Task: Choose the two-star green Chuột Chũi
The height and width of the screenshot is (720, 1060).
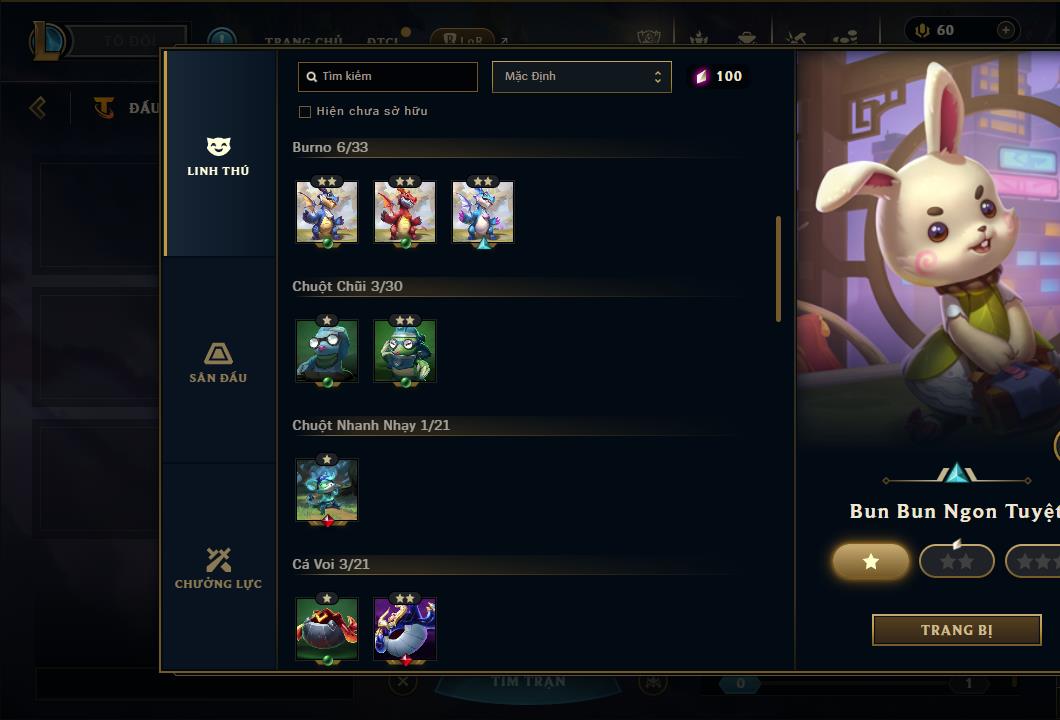Action: point(405,351)
